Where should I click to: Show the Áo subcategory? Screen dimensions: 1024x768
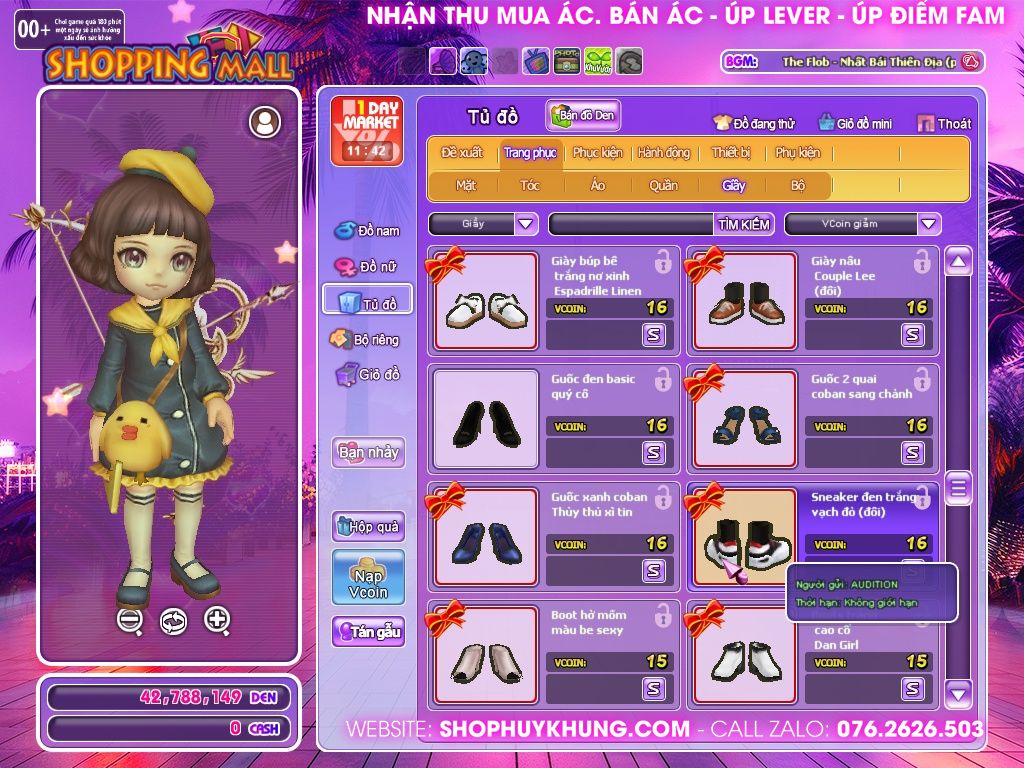[x=598, y=185]
